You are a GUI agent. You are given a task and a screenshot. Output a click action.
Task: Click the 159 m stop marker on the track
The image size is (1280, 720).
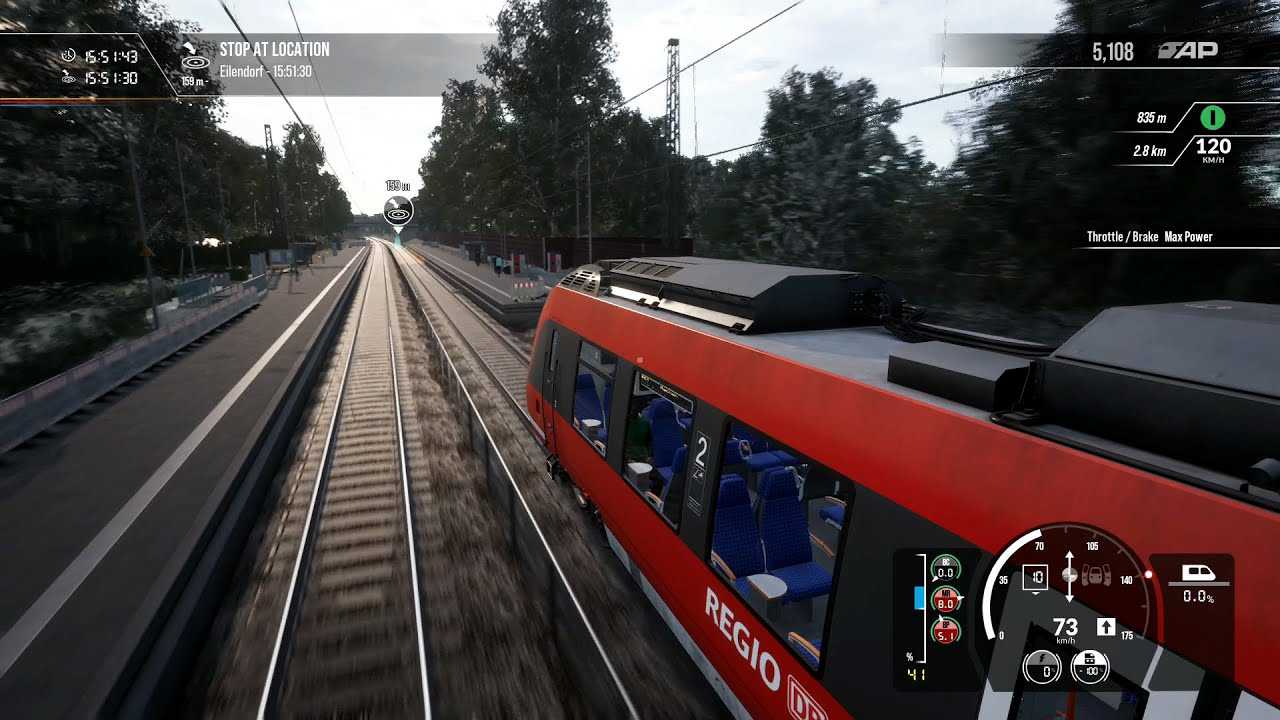[398, 211]
